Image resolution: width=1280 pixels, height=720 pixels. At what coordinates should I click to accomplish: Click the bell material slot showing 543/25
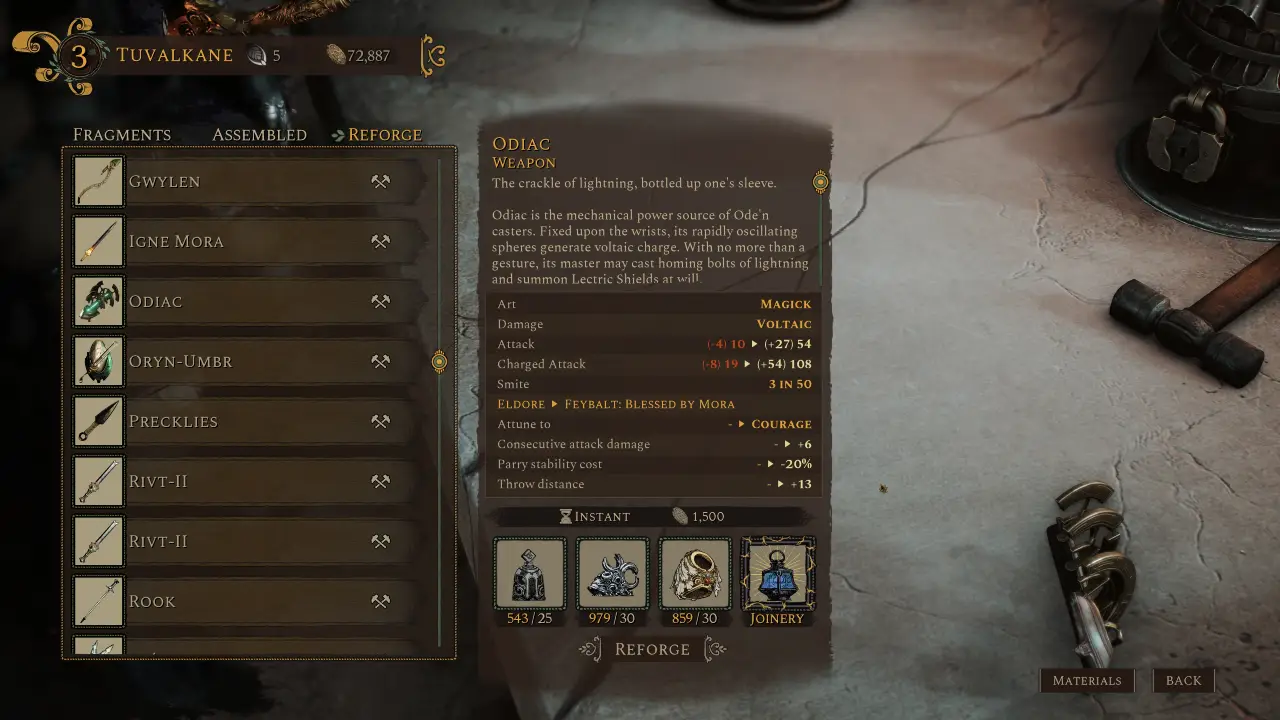coord(530,574)
